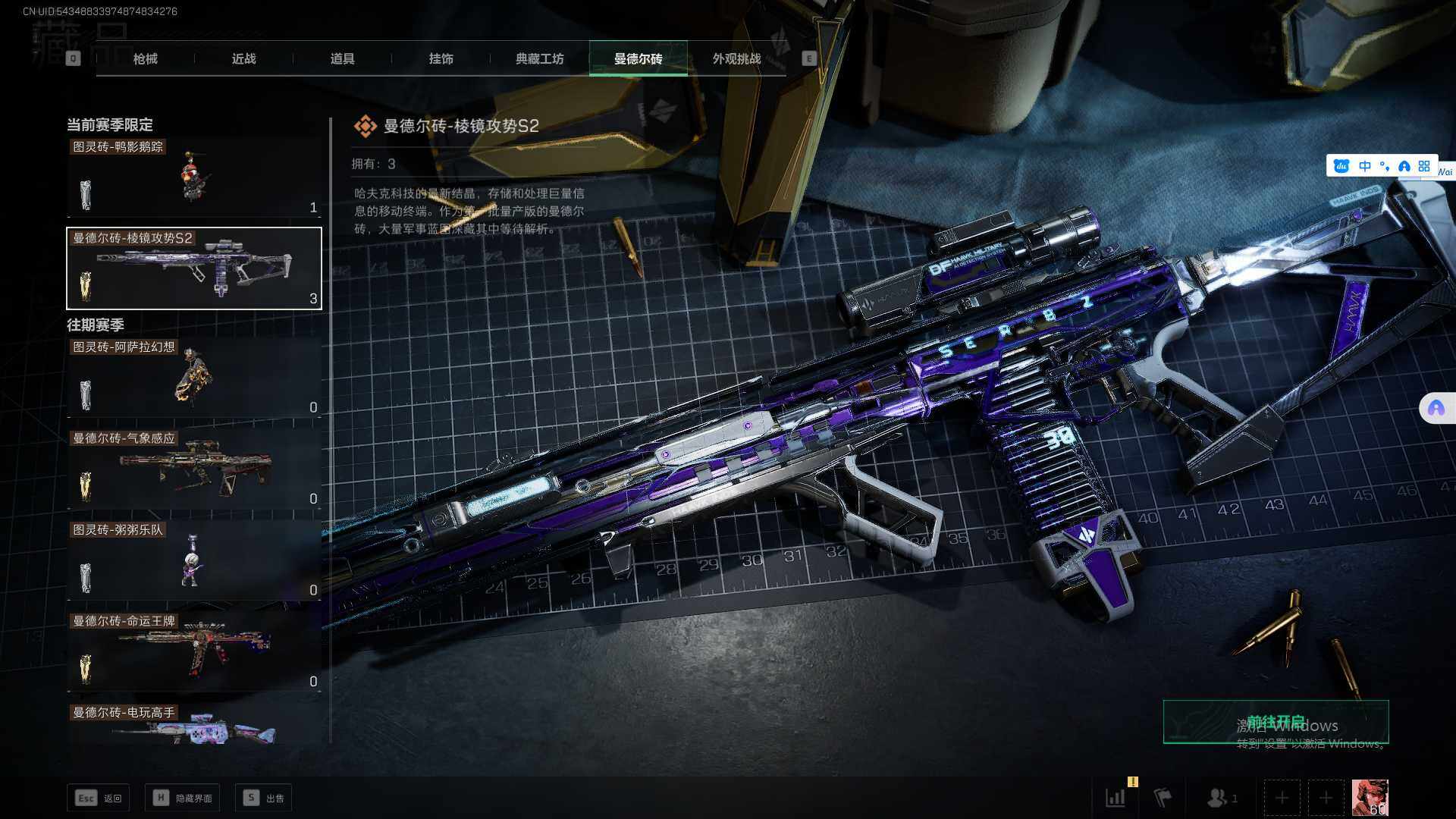Screen dimensions: 1456x819
Task: Click the 出售 sell button
Action: pyautogui.click(x=264, y=798)
